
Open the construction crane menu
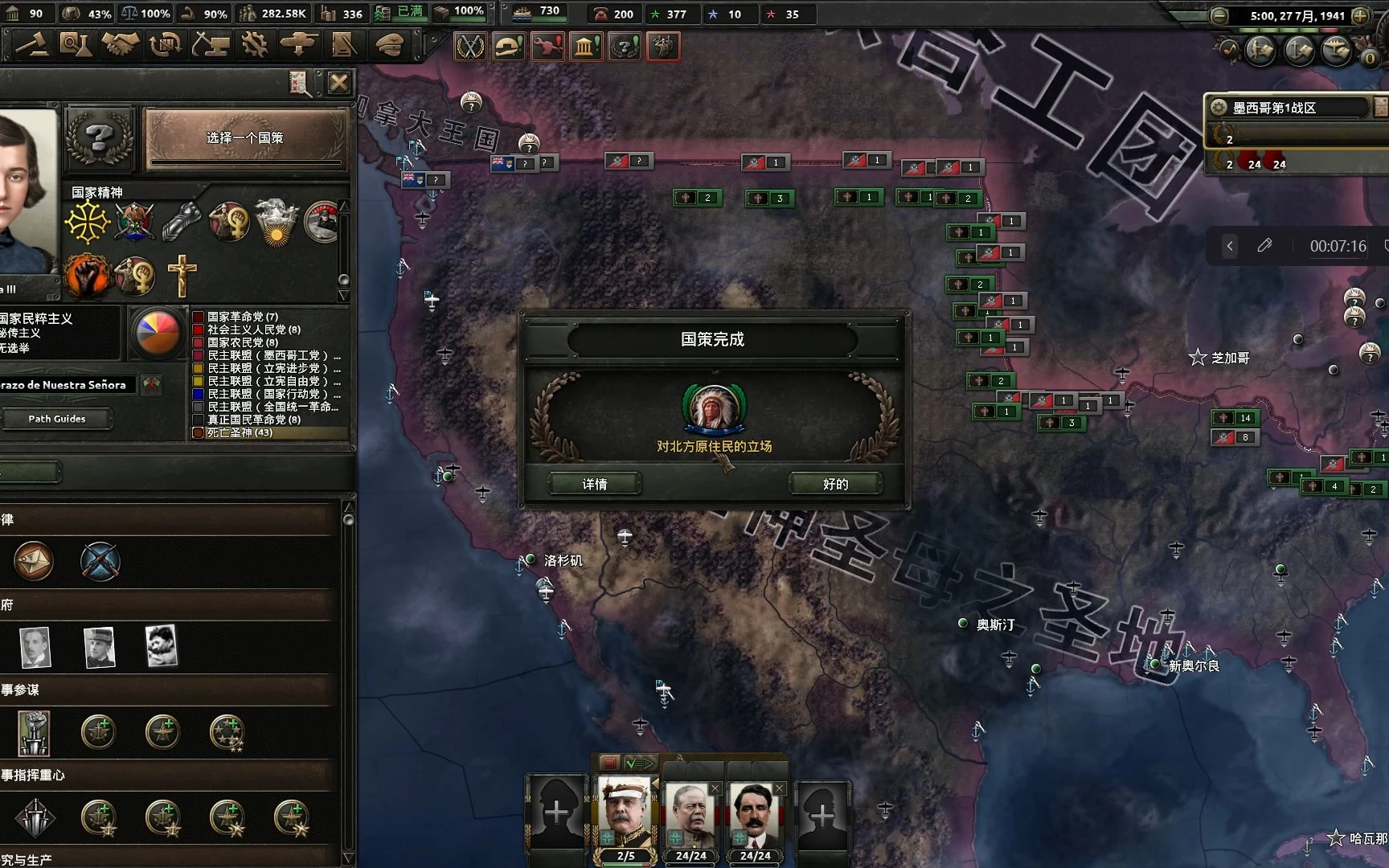pyautogui.click(x=211, y=45)
